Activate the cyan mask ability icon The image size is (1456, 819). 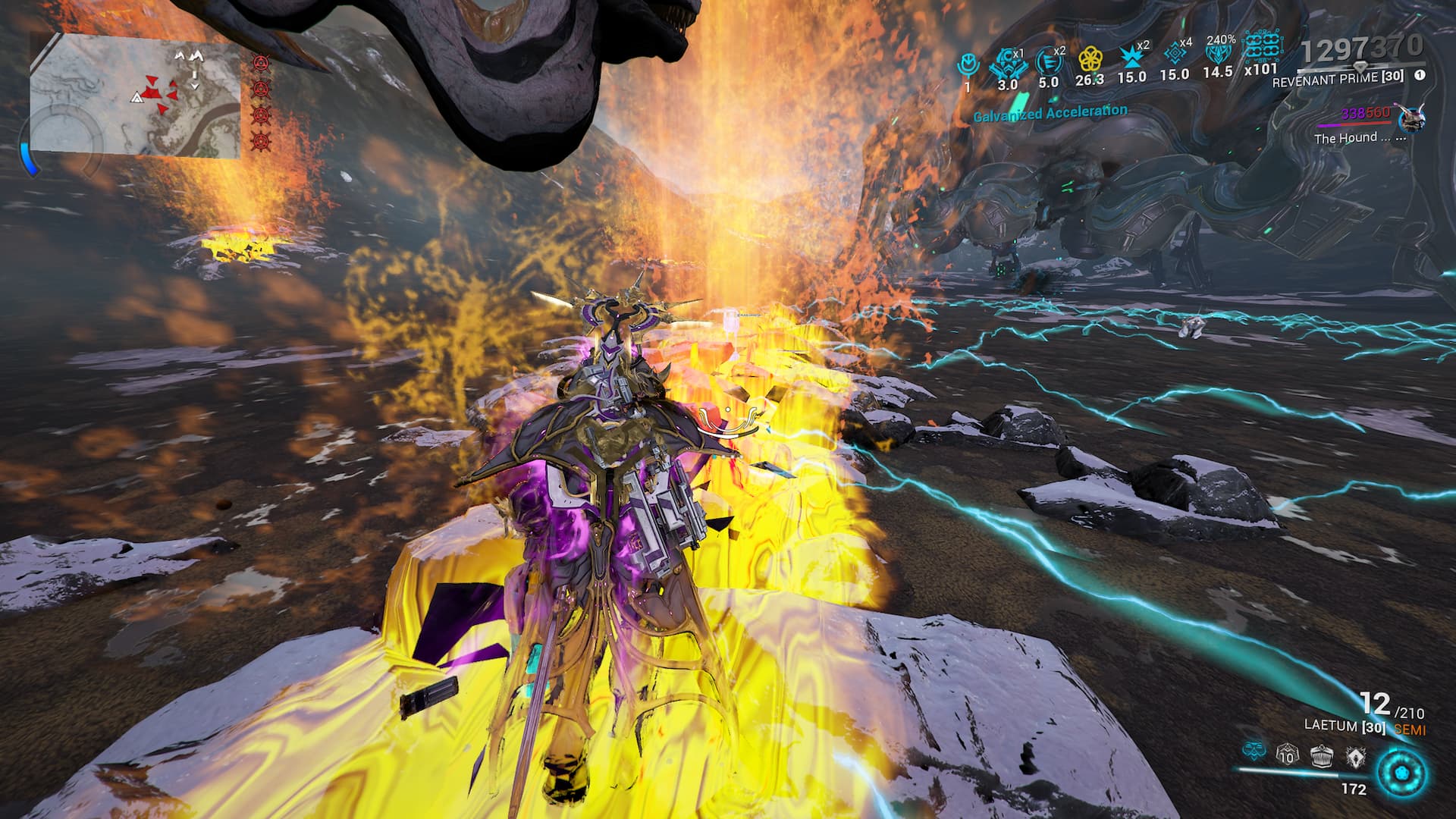(x=1254, y=752)
